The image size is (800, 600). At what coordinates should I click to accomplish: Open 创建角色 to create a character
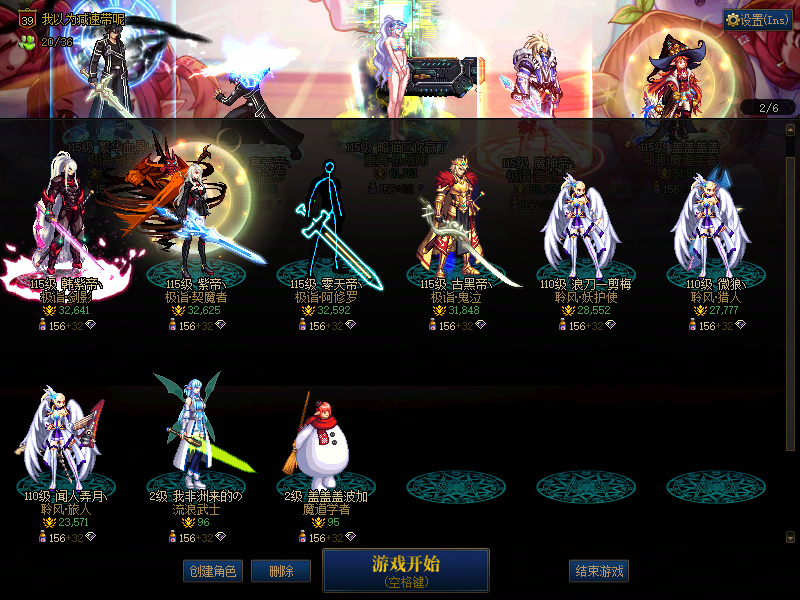(x=212, y=571)
